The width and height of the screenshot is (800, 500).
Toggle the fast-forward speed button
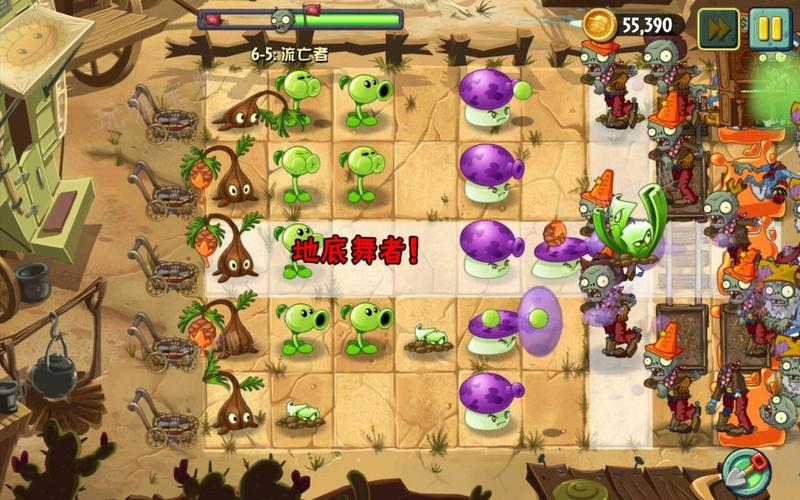pyautogui.click(x=718, y=24)
